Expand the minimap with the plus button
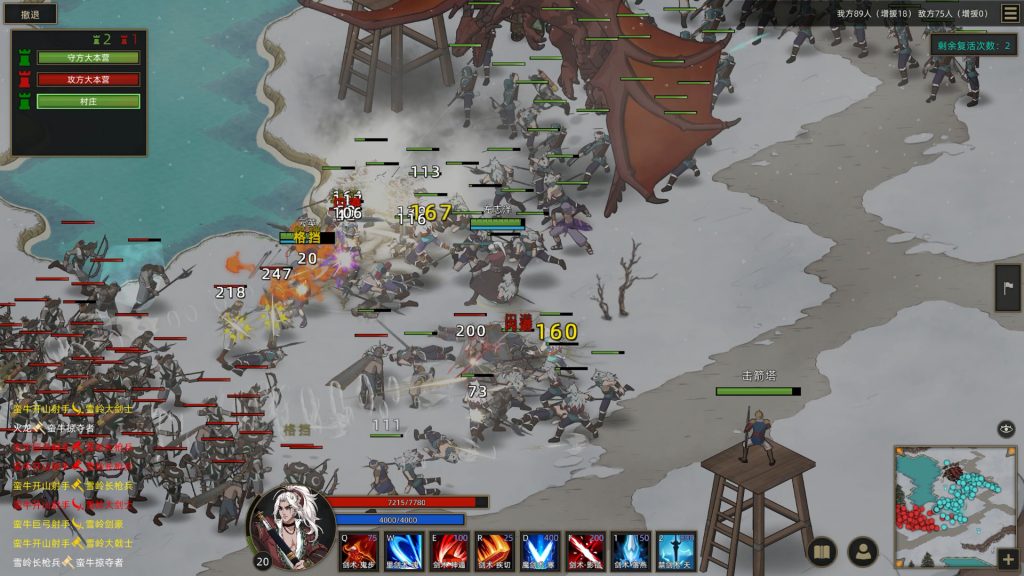 tap(1006, 558)
